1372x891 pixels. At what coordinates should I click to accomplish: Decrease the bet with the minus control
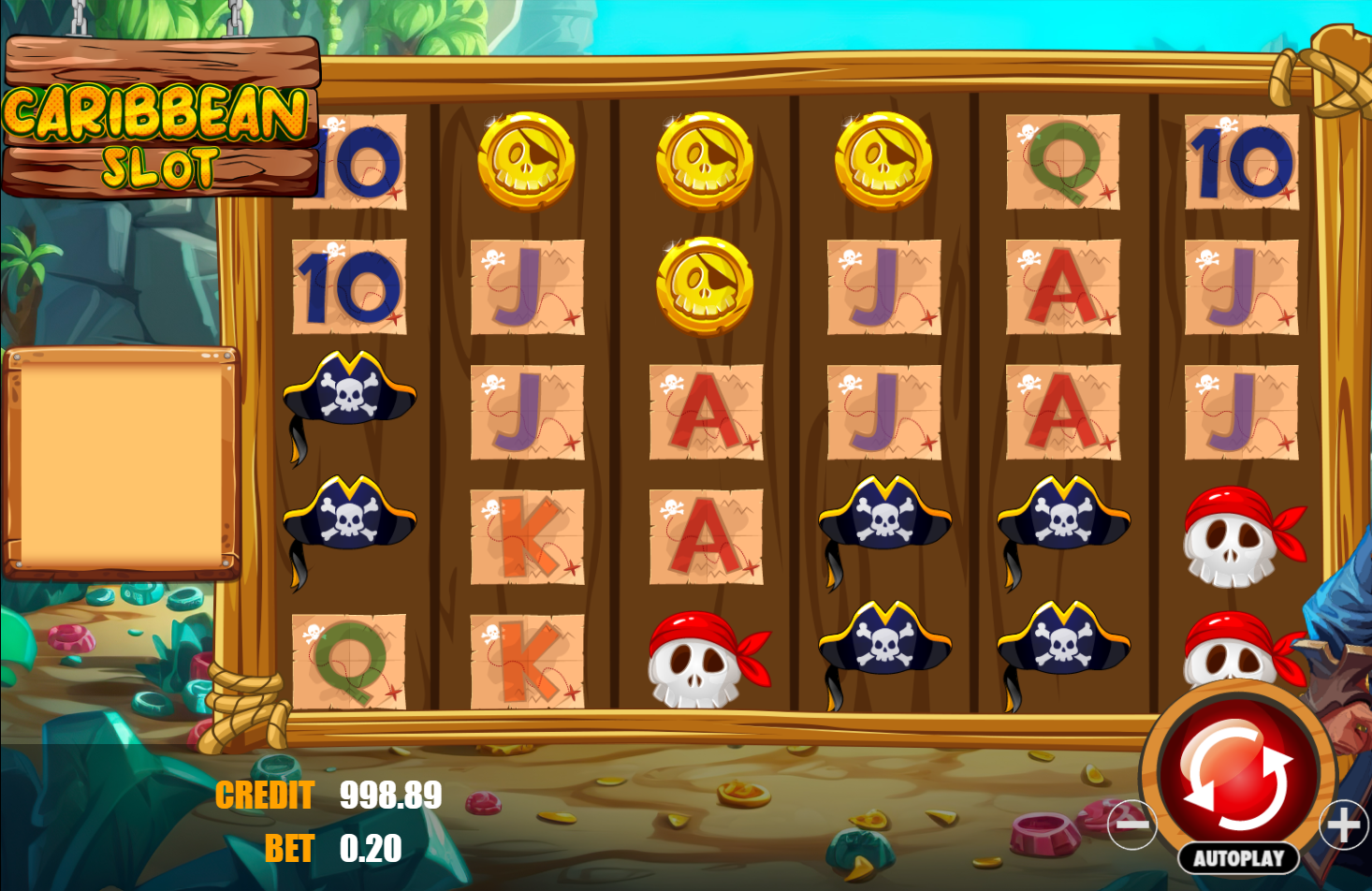(1132, 825)
